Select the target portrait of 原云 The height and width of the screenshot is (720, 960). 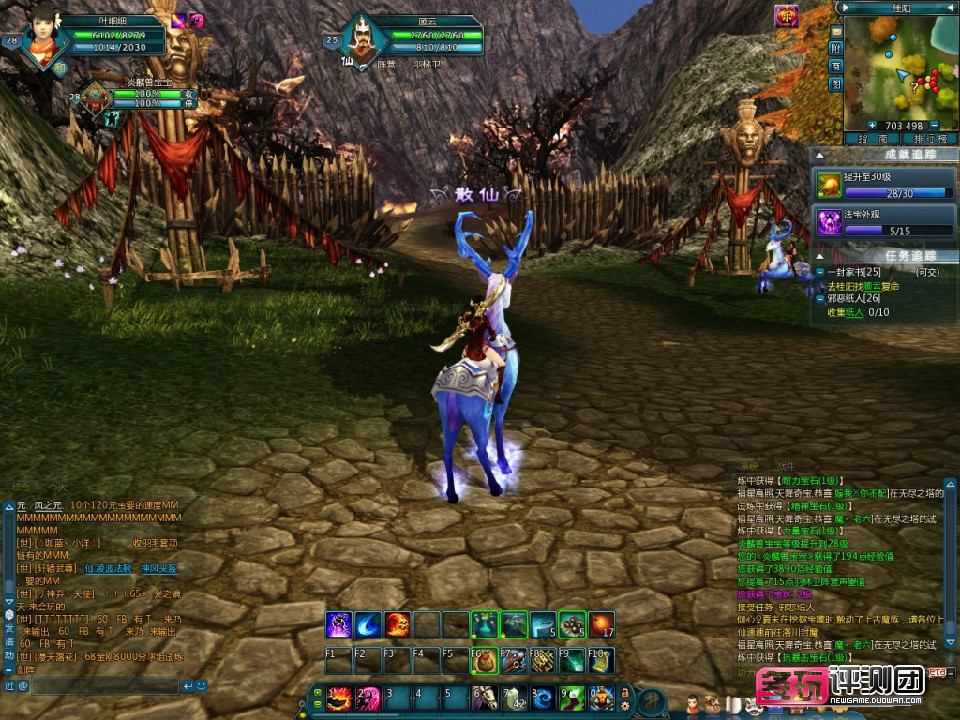coord(362,42)
